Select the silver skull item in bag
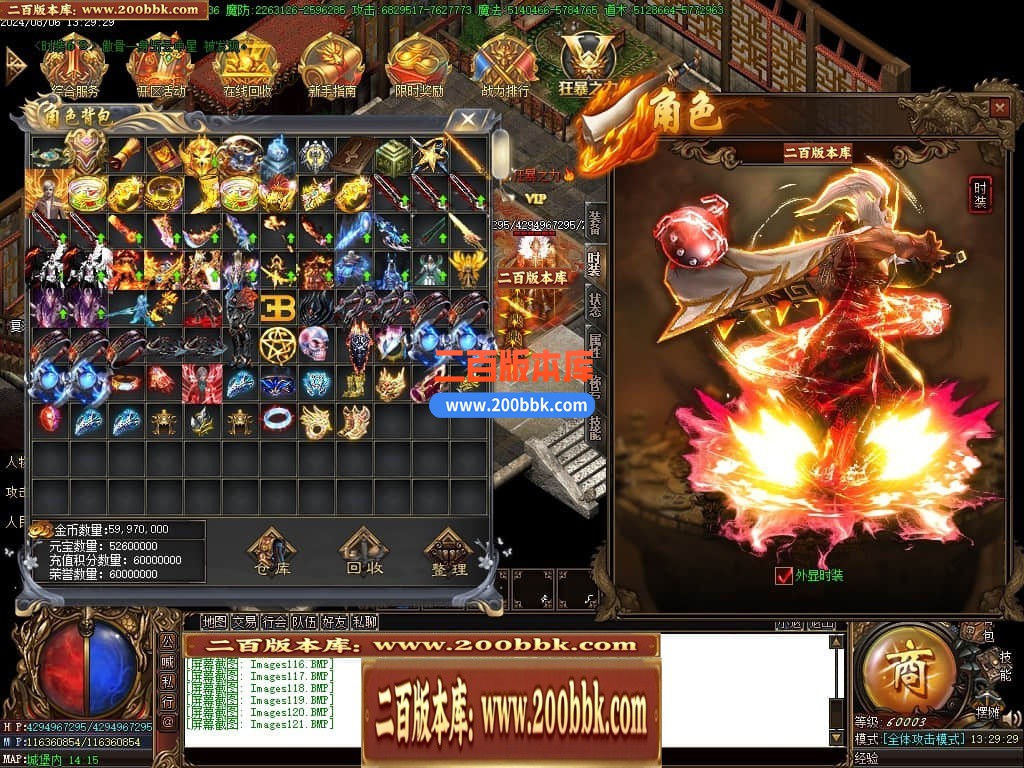Screen dimensions: 1024x768 [x=314, y=344]
